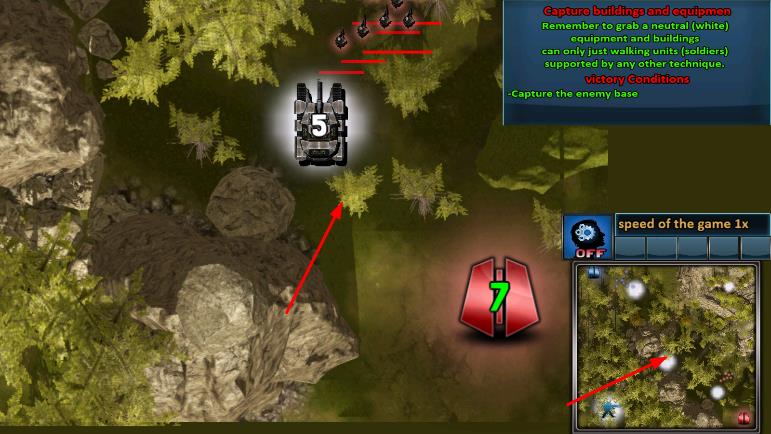Select the white tank unit numbered 5
This screenshot has height=434, width=771.
[319, 124]
